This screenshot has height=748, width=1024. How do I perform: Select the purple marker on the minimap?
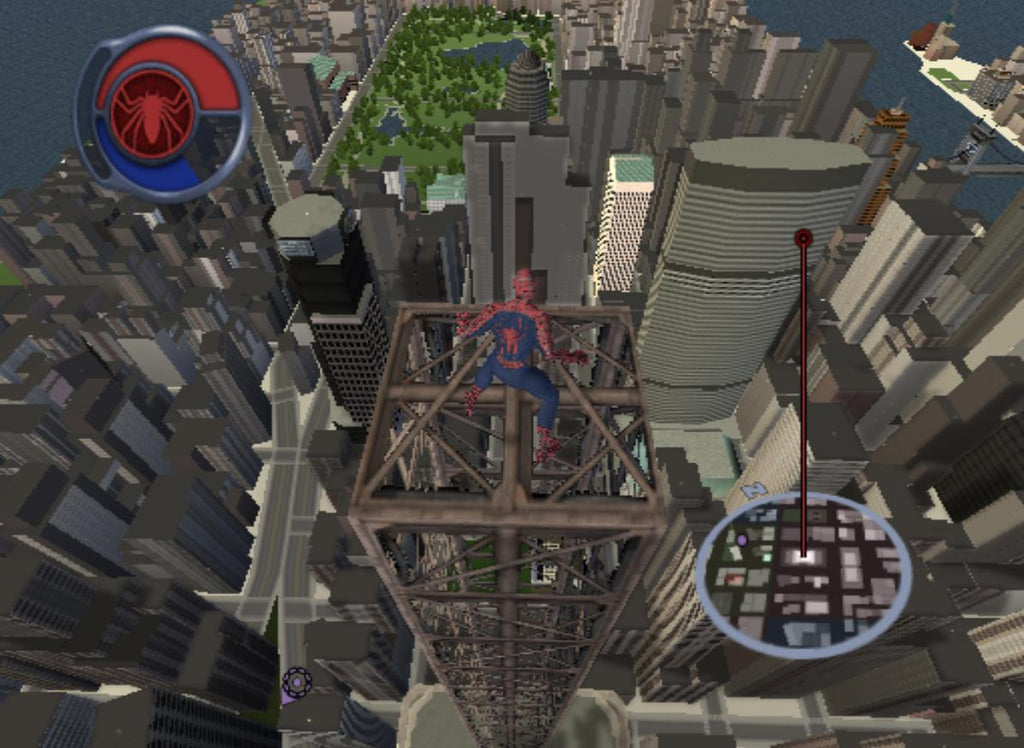coord(742,540)
